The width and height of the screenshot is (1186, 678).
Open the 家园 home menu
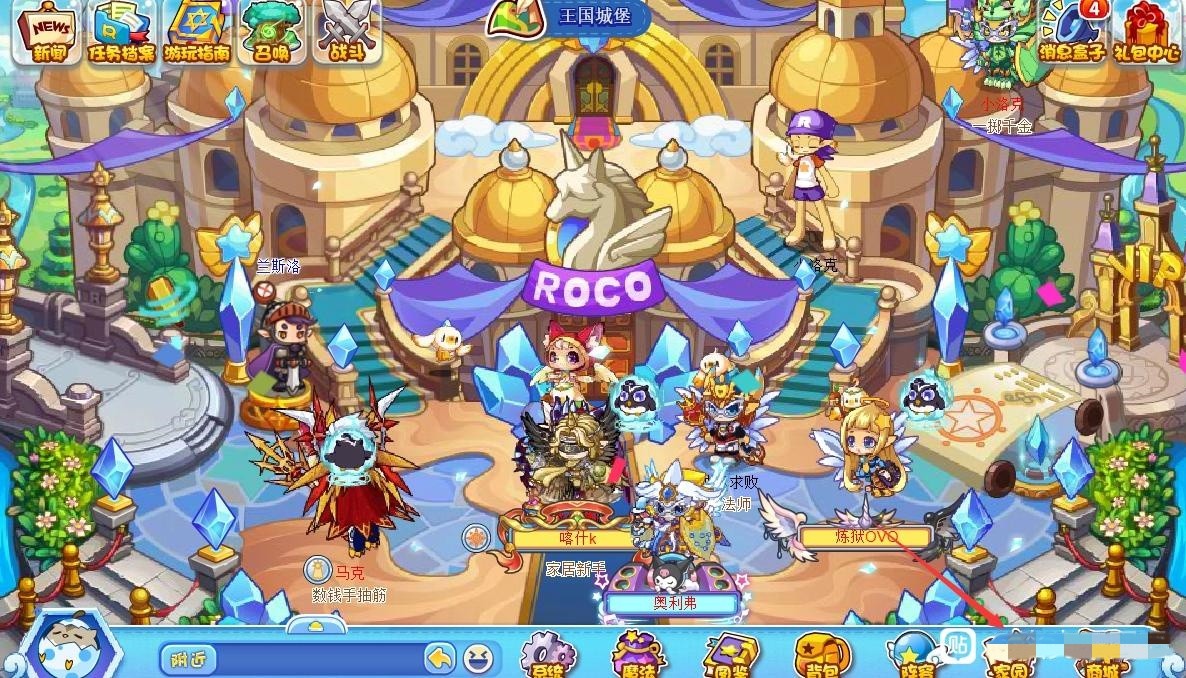tap(1010, 660)
